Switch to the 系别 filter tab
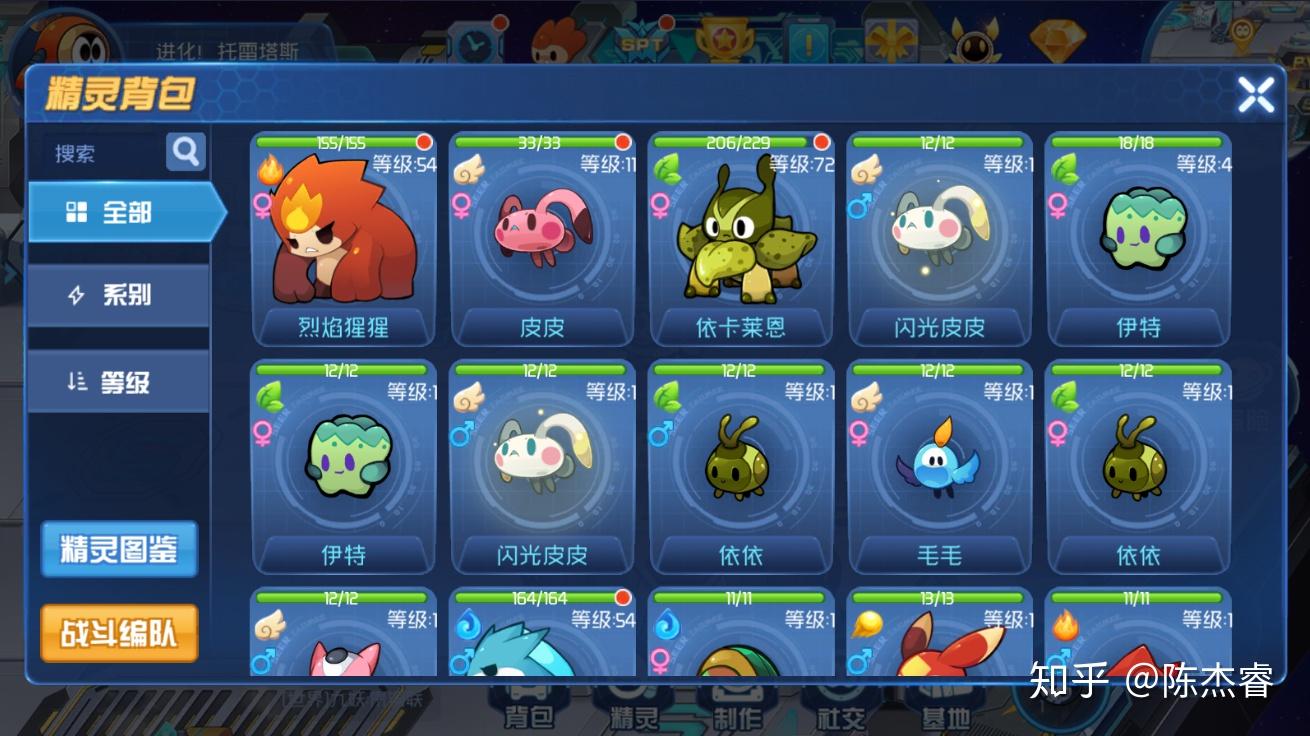 click(x=118, y=295)
